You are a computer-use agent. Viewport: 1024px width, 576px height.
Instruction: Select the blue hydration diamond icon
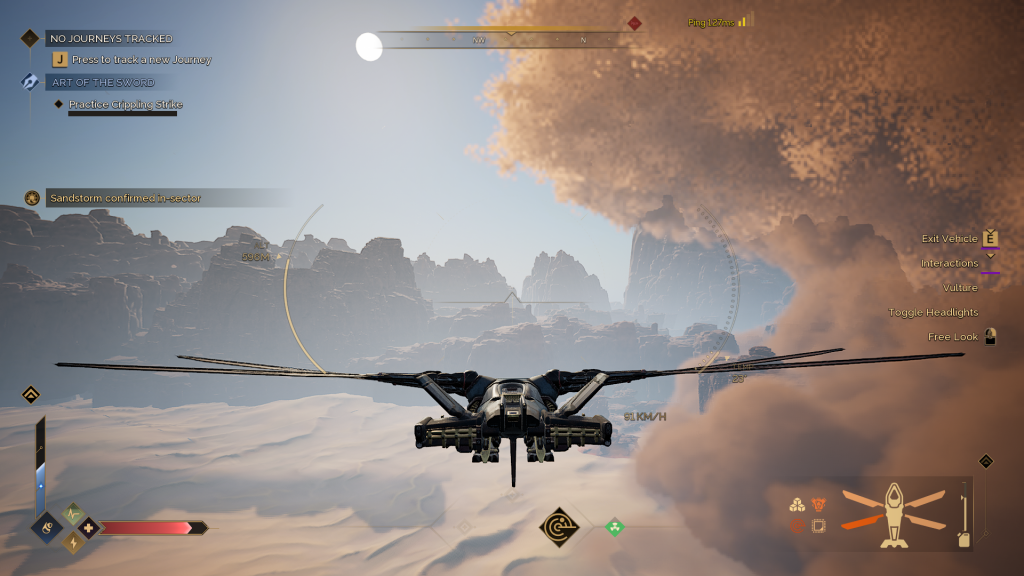click(47, 527)
